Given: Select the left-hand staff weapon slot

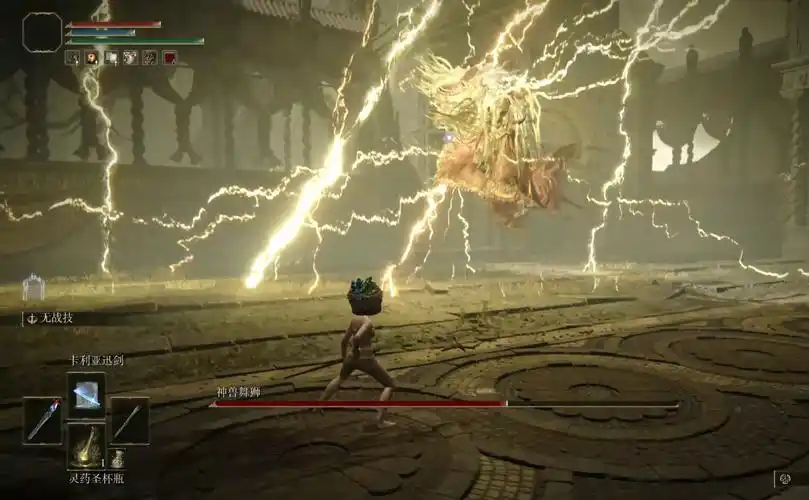Looking at the screenshot, I should click(43, 420).
